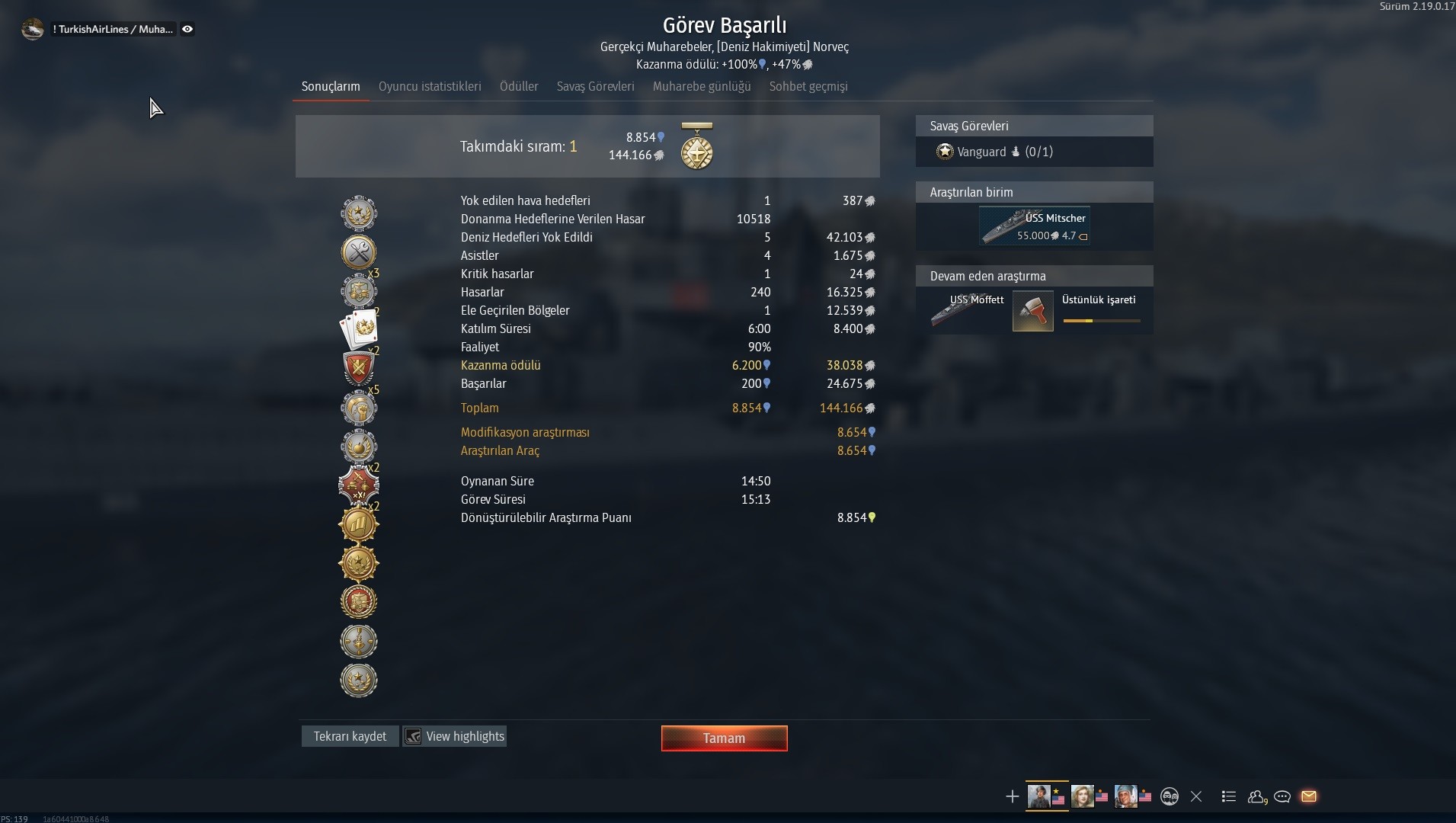Confirm results with the Tamam button
This screenshot has width=1456, height=823.
(x=724, y=738)
